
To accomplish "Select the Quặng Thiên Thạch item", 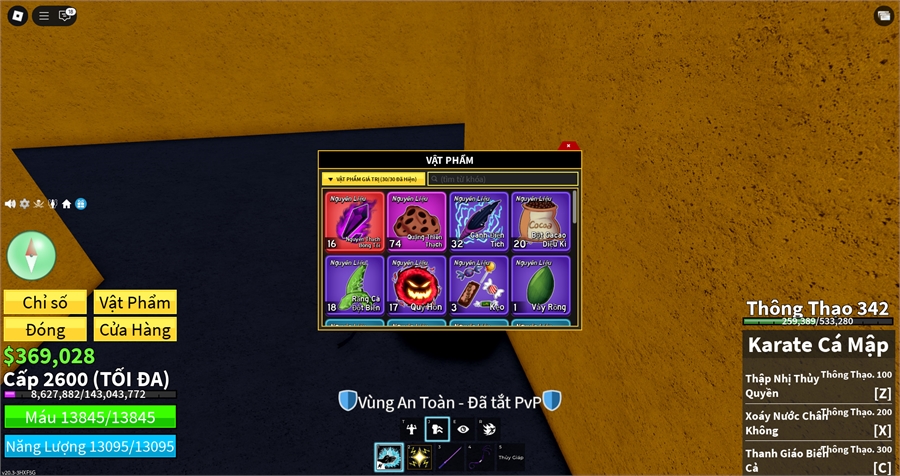I will point(417,221).
